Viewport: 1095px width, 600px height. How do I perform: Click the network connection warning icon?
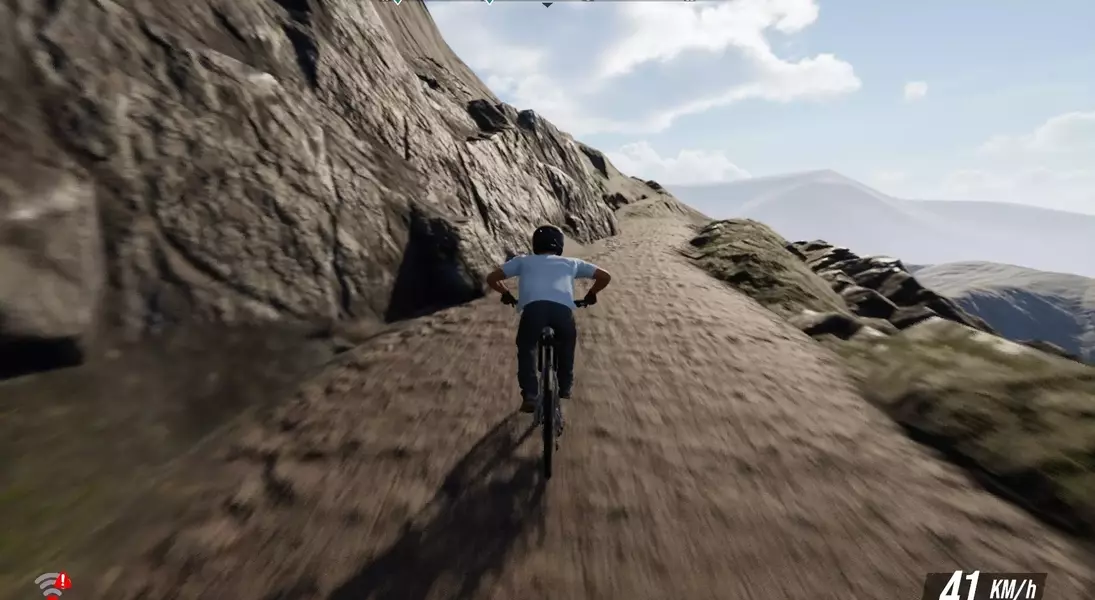[x=52, y=584]
